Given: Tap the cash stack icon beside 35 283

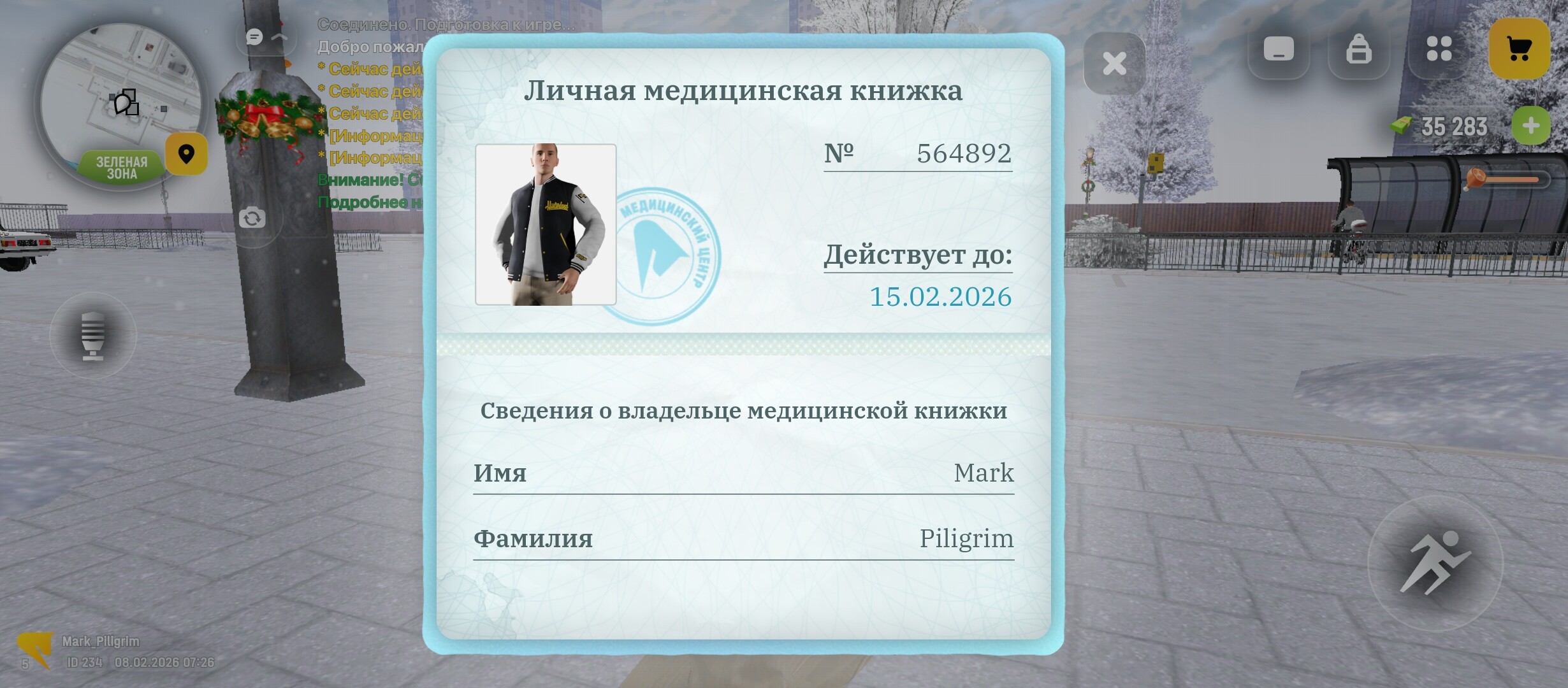Looking at the screenshot, I should point(1400,125).
